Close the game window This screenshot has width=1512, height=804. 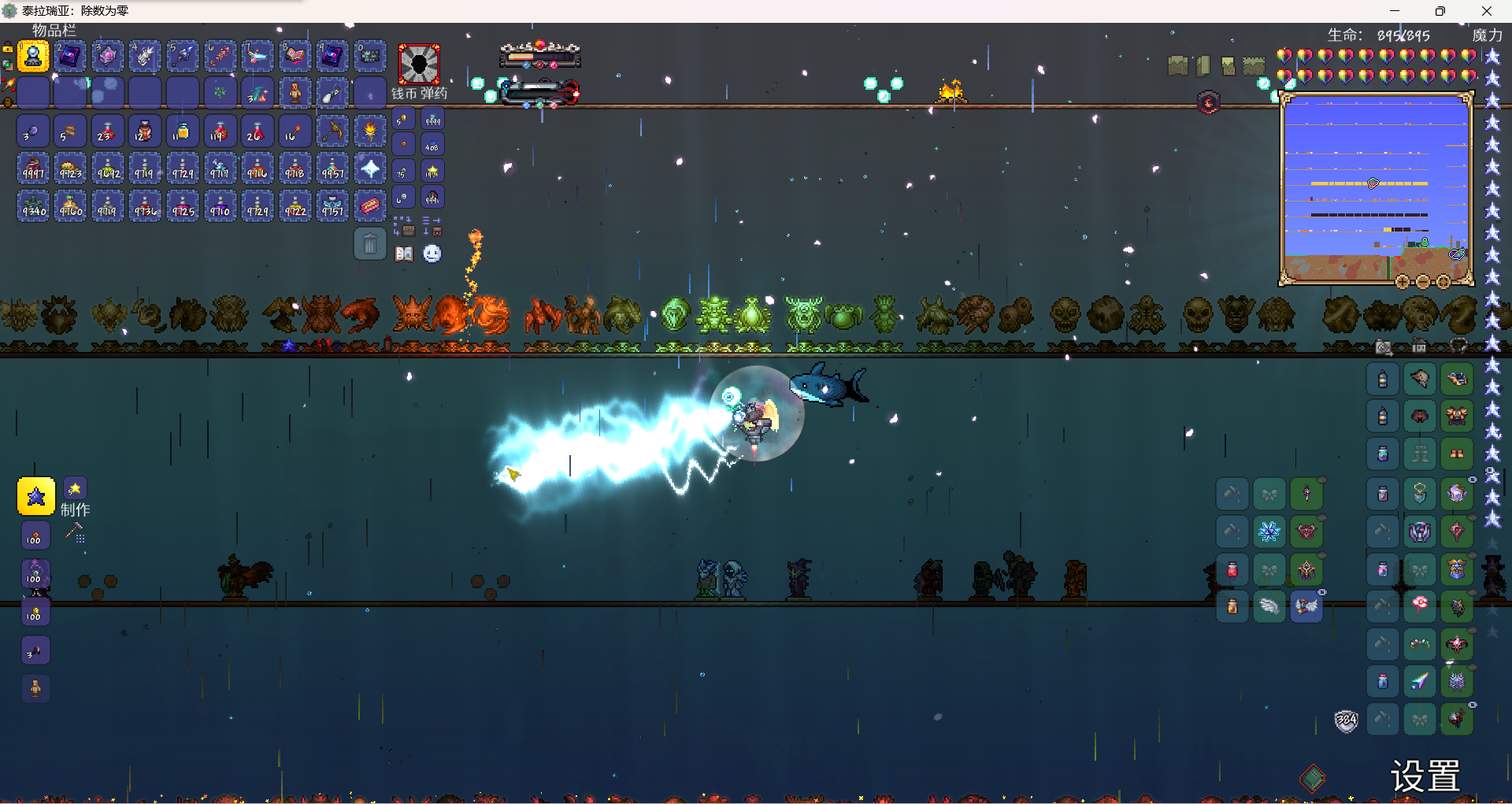(1487, 11)
